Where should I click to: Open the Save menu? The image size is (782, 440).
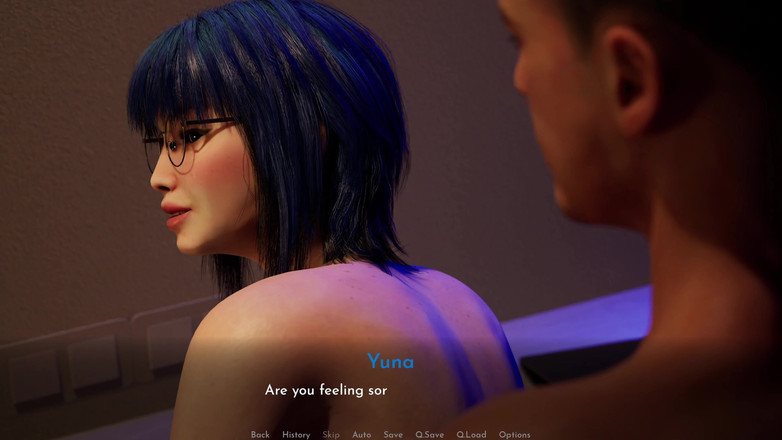[393, 435]
